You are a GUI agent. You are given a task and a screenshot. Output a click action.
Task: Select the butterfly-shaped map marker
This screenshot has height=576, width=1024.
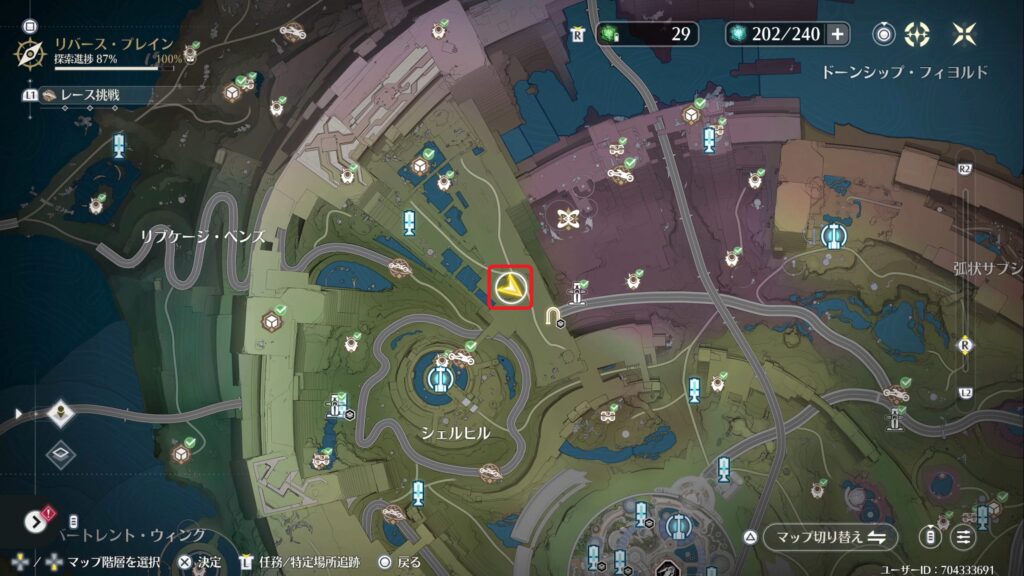(x=570, y=218)
